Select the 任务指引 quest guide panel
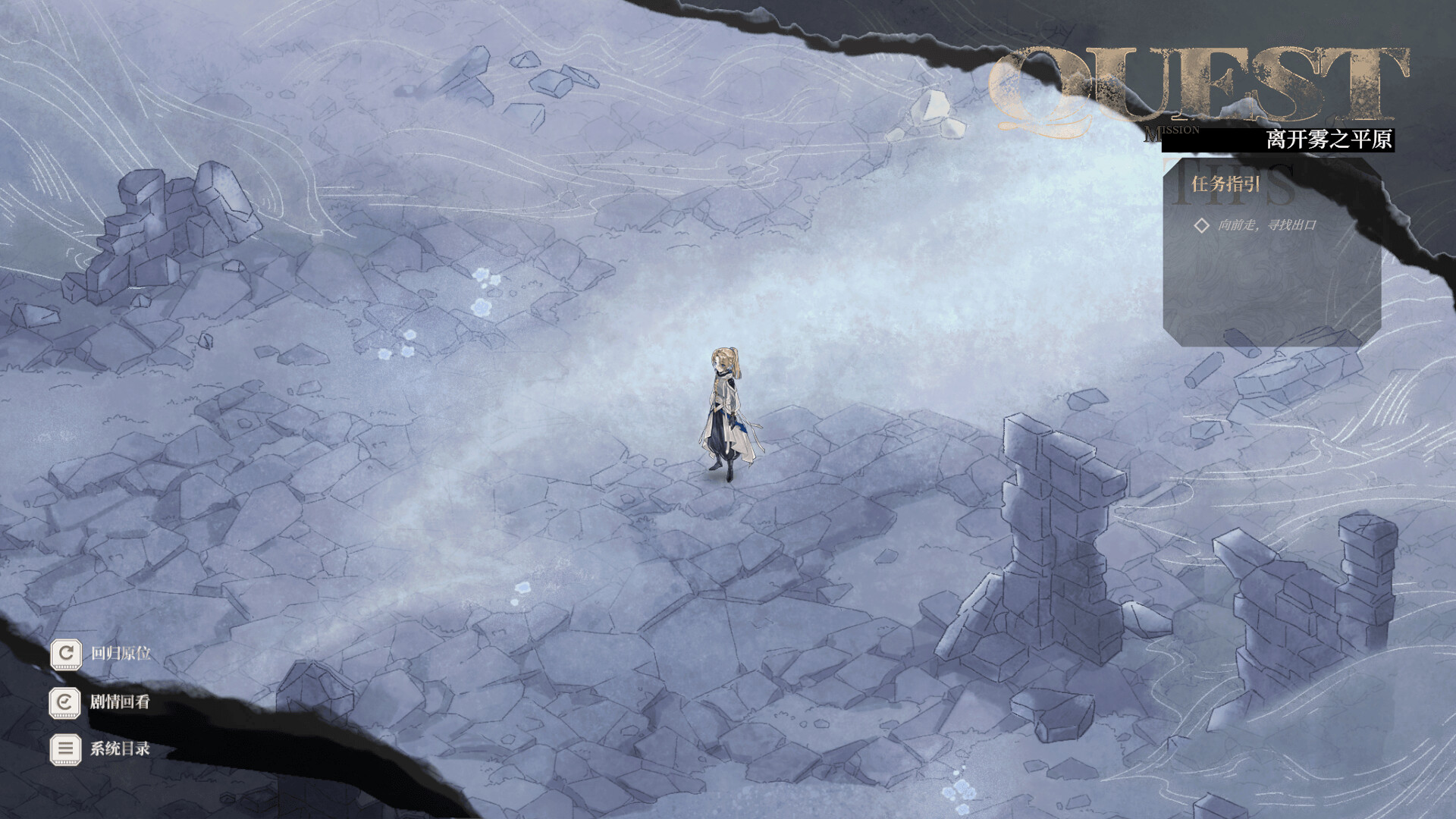 [x=1225, y=184]
